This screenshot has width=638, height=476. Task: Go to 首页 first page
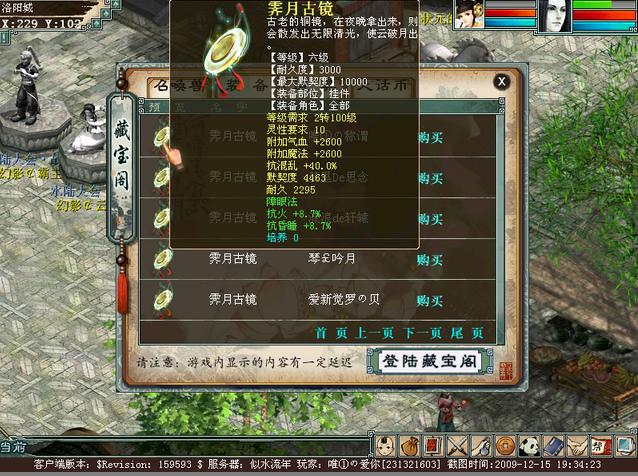(328, 332)
